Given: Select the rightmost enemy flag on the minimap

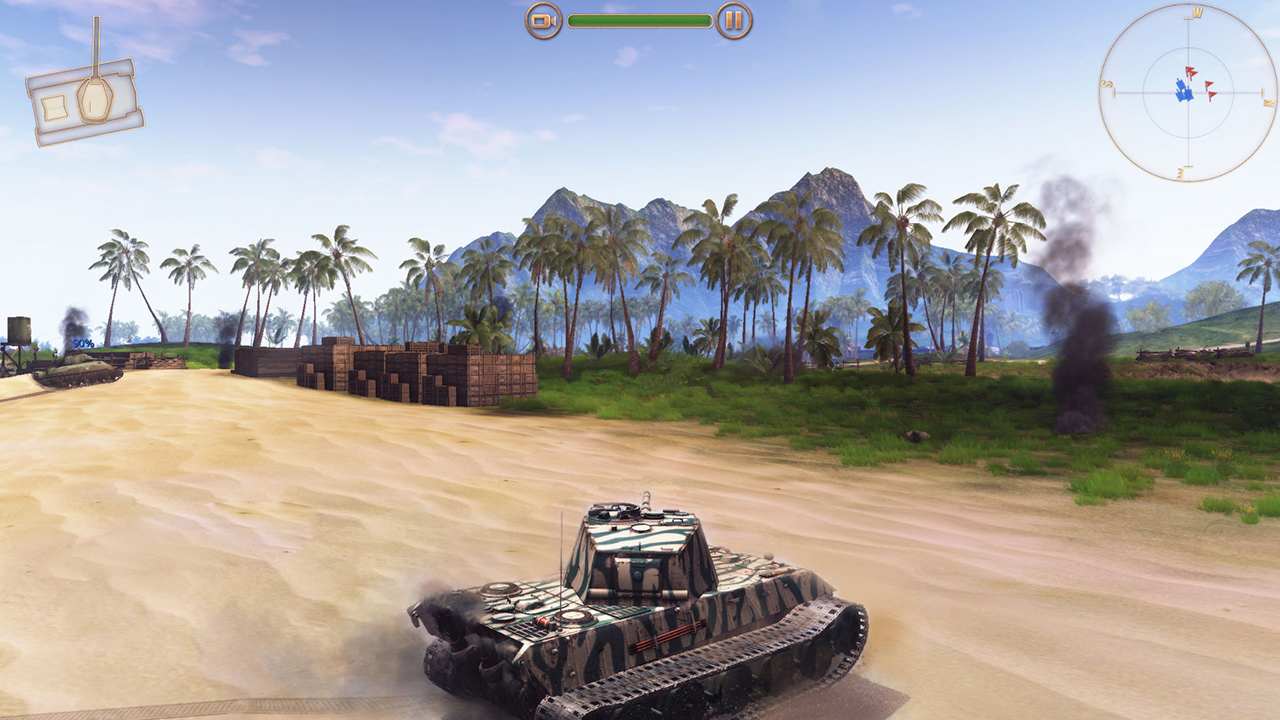Looking at the screenshot, I should click(x=1212, y=93).
